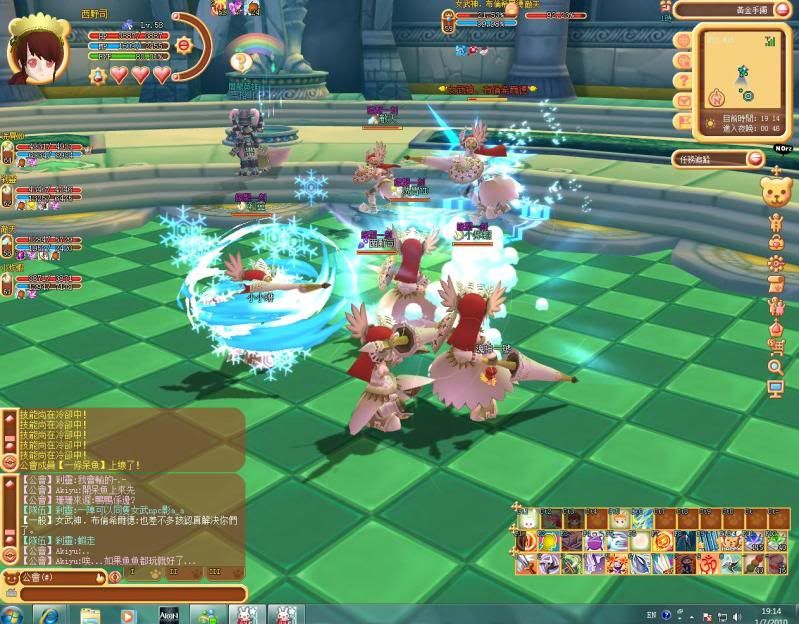Open the Windows Start menu

click(13, 614)
